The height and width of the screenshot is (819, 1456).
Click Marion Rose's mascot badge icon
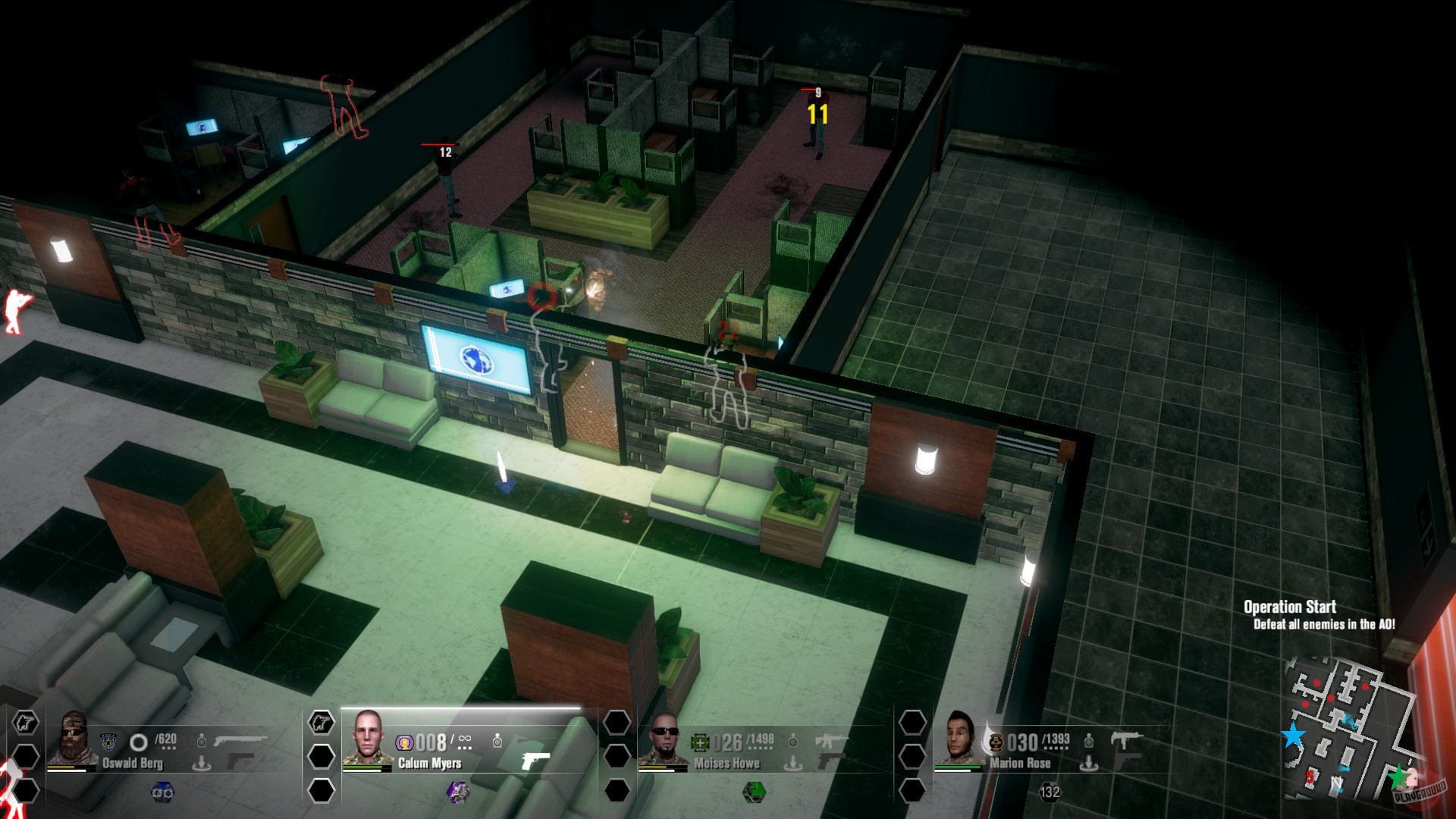click(995, 744)
